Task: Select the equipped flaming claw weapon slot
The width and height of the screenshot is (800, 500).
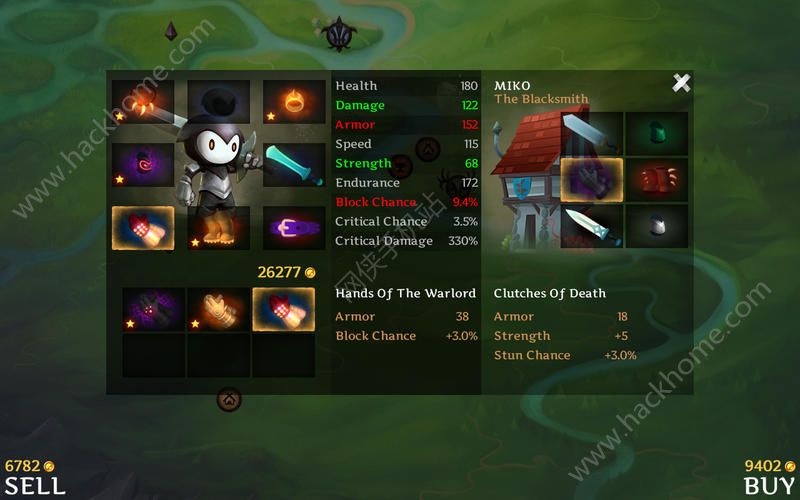Action: [x=142, y=101]
